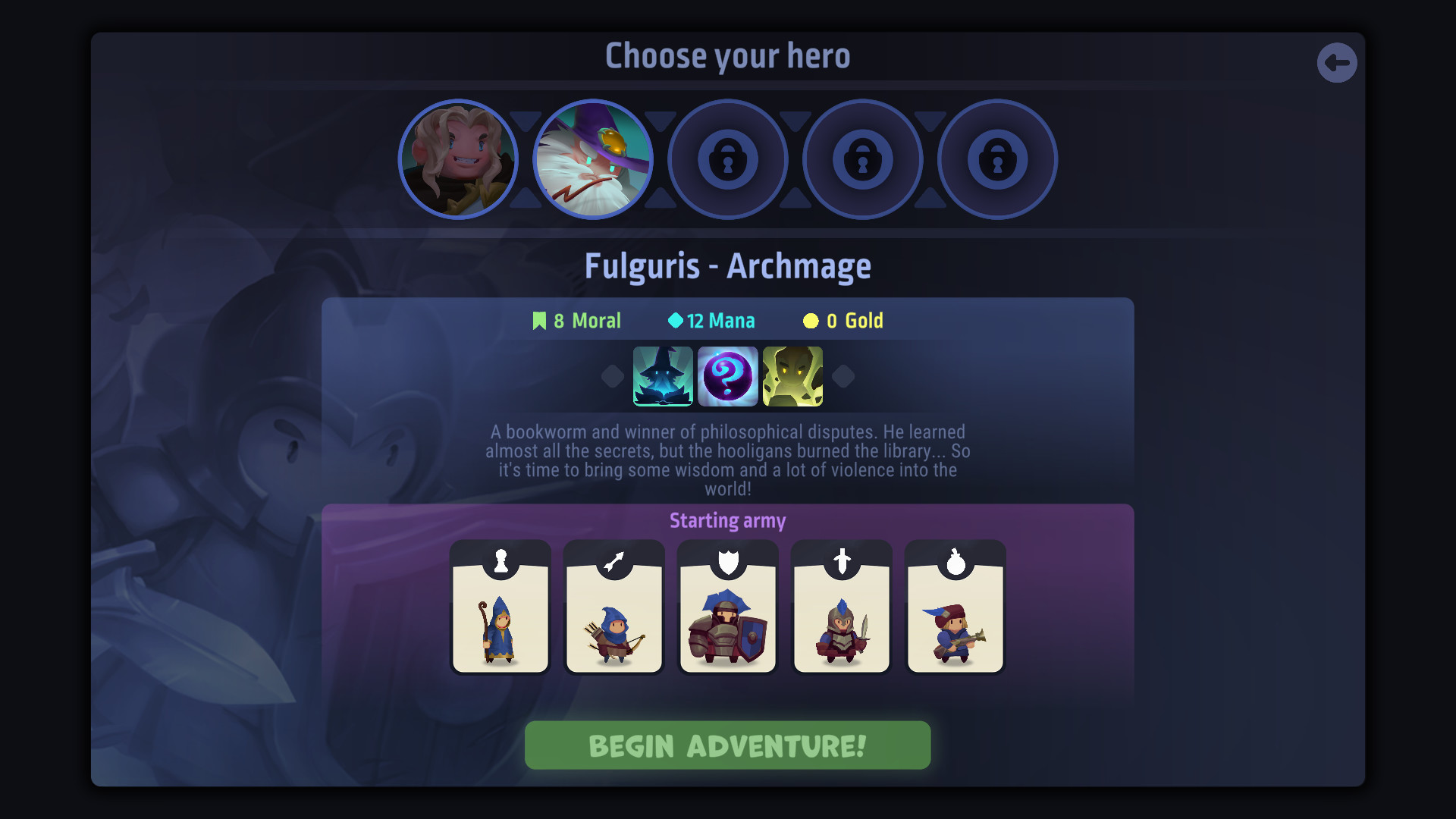
Task: Open the purple question orb mystery ability
Action: point(727,375)
